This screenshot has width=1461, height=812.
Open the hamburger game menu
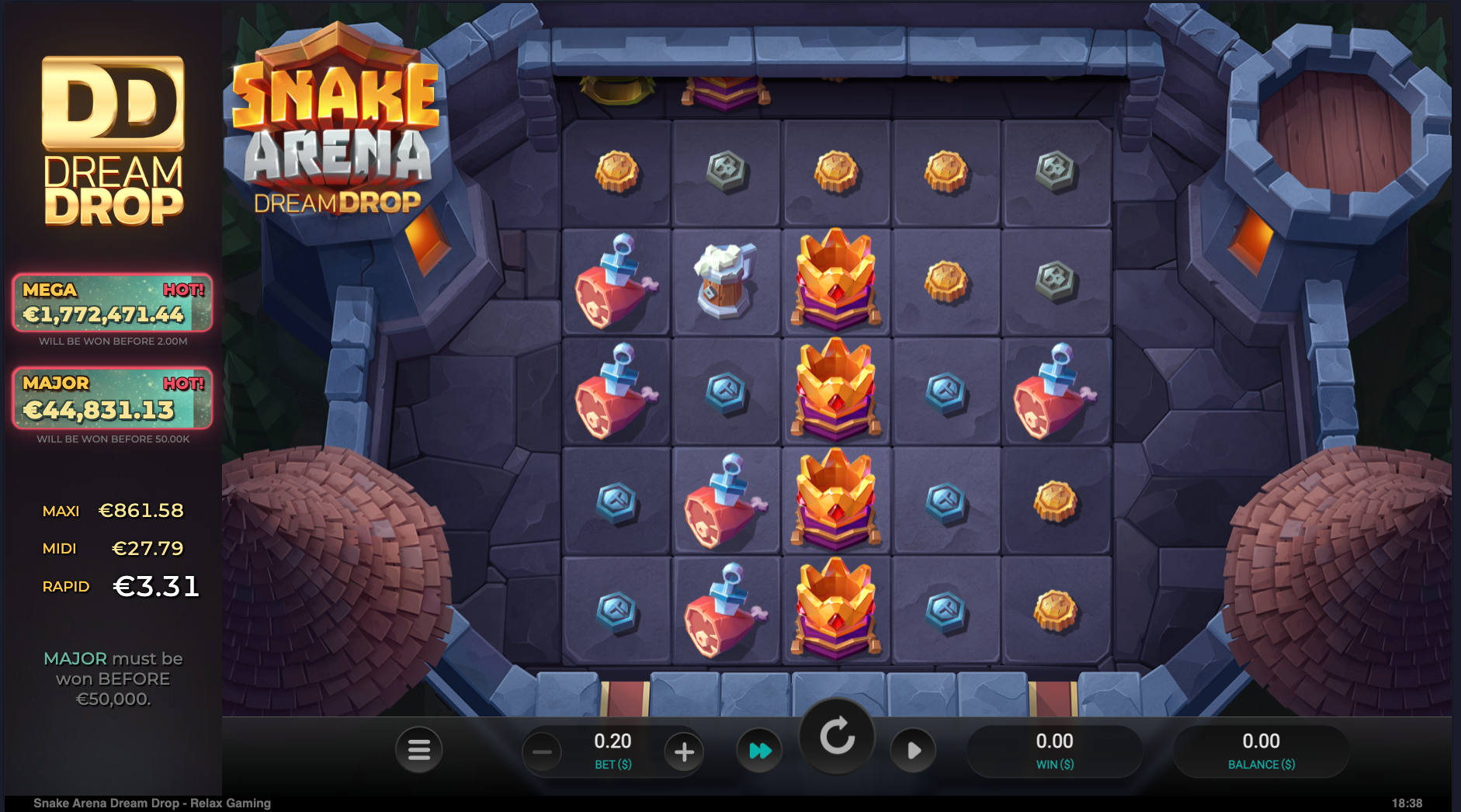click(x=418, y=750)
